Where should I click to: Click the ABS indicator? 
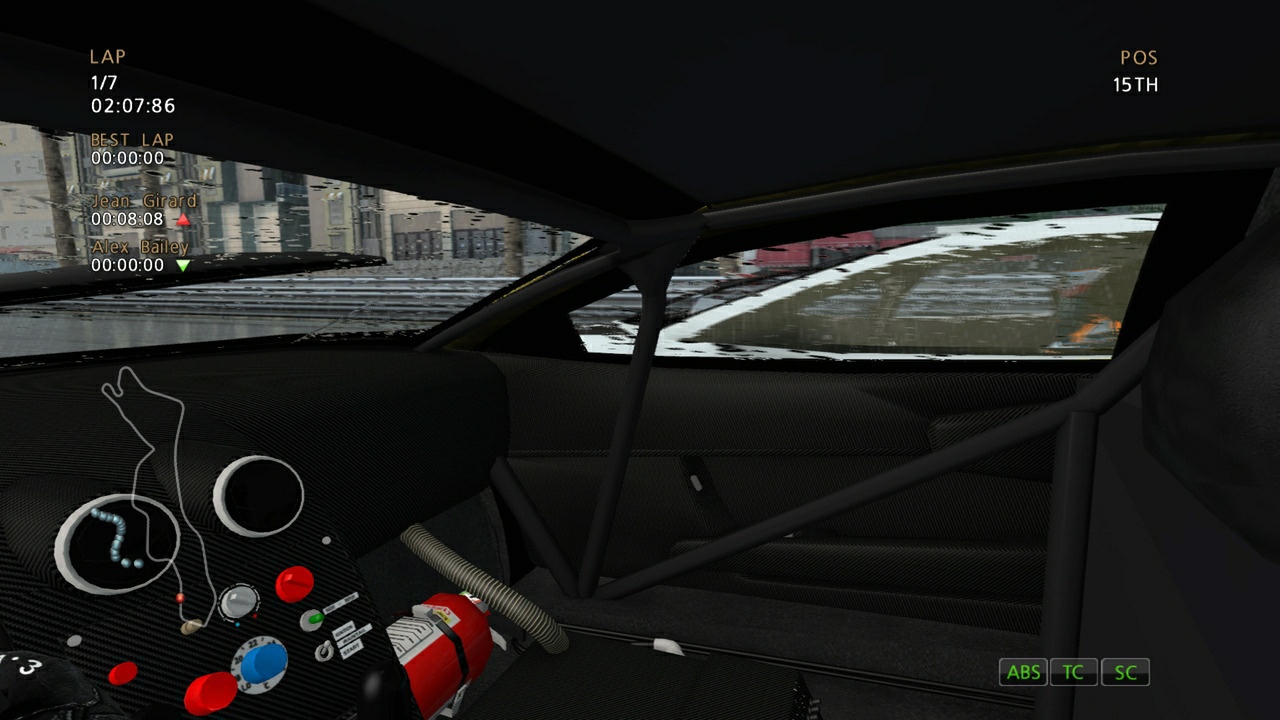[x=1023, y=672]
